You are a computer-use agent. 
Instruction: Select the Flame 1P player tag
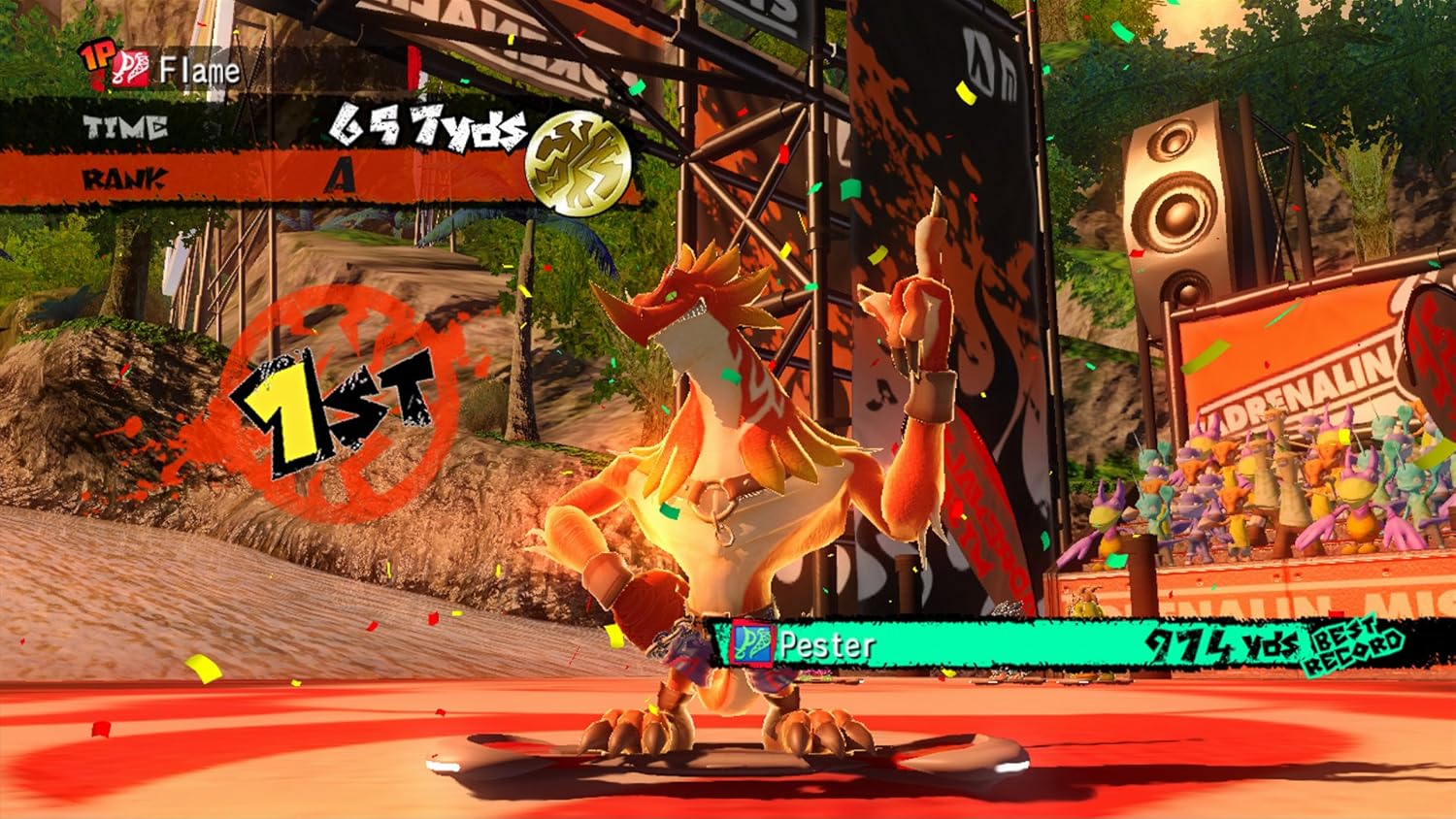pos(161,68)
